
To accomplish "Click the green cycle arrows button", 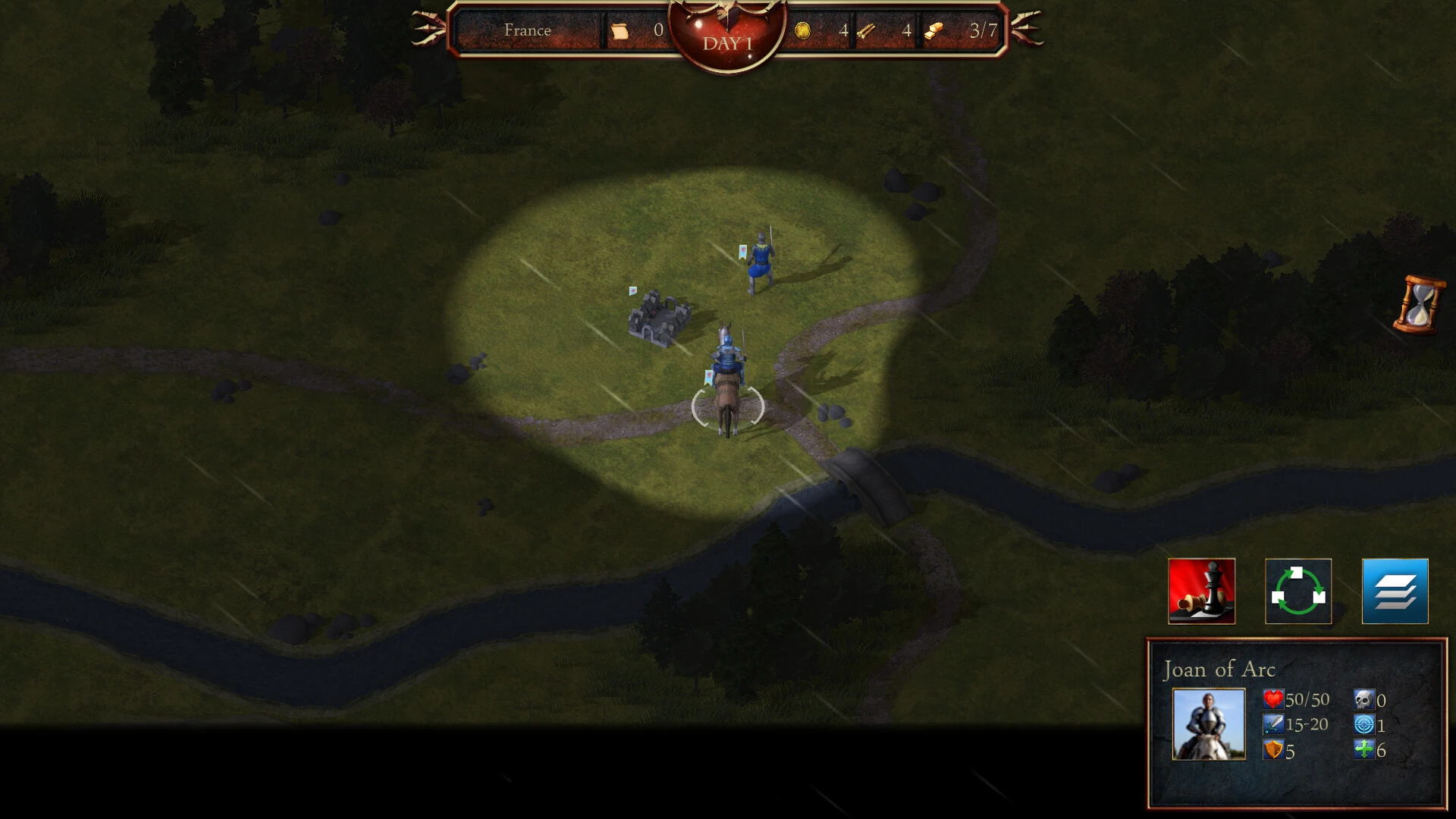I will pyautogui.click(x=1298, y=591).
